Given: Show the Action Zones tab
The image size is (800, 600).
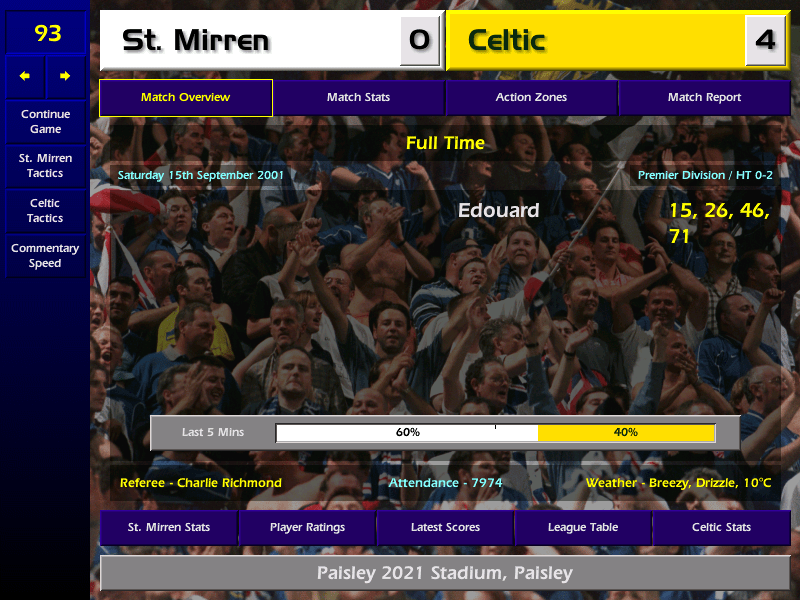Looking at the screenshot, I should (x=531, y=97).
